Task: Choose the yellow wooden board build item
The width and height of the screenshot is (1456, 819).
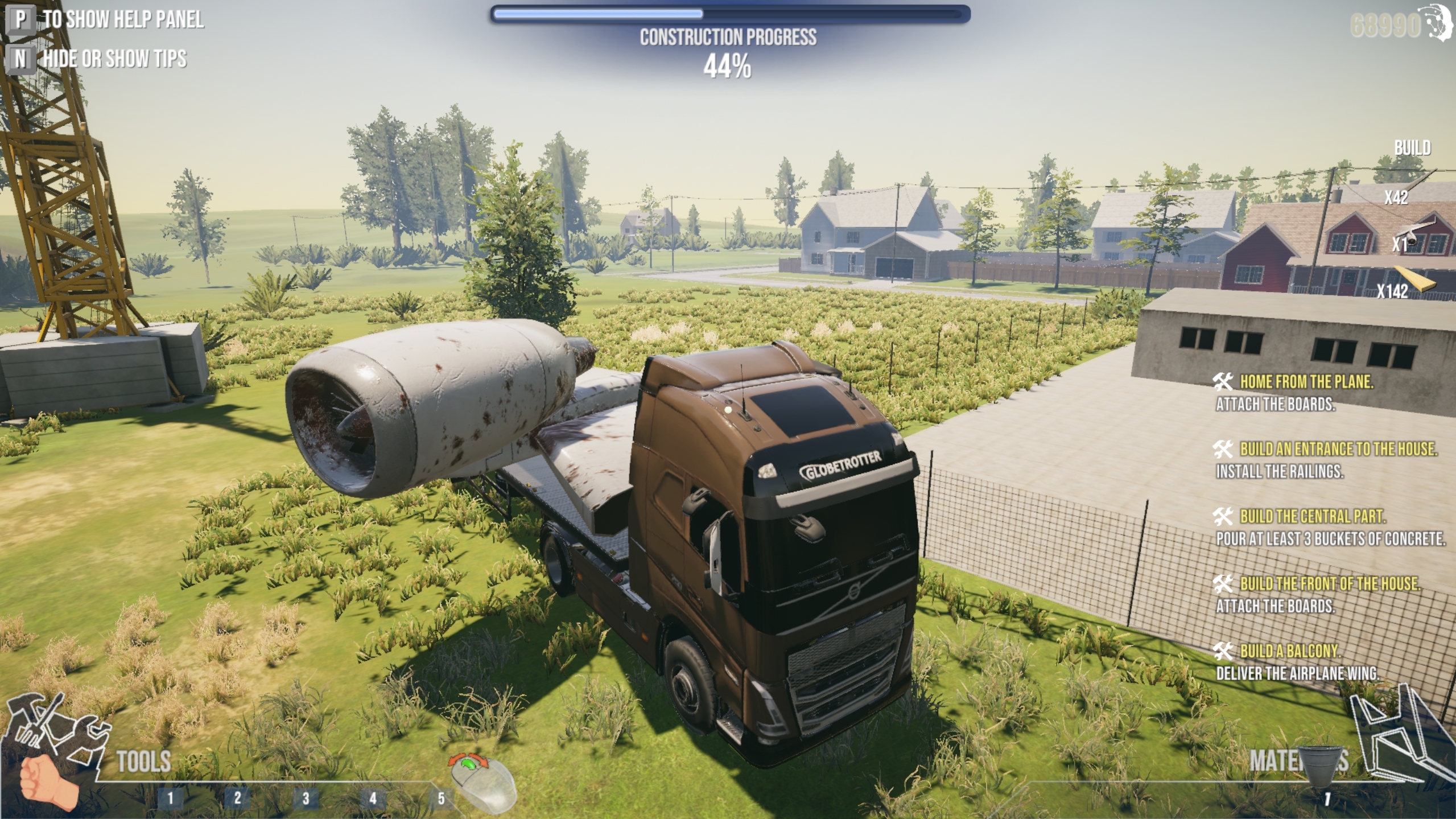Action: tap(1417, 280)
